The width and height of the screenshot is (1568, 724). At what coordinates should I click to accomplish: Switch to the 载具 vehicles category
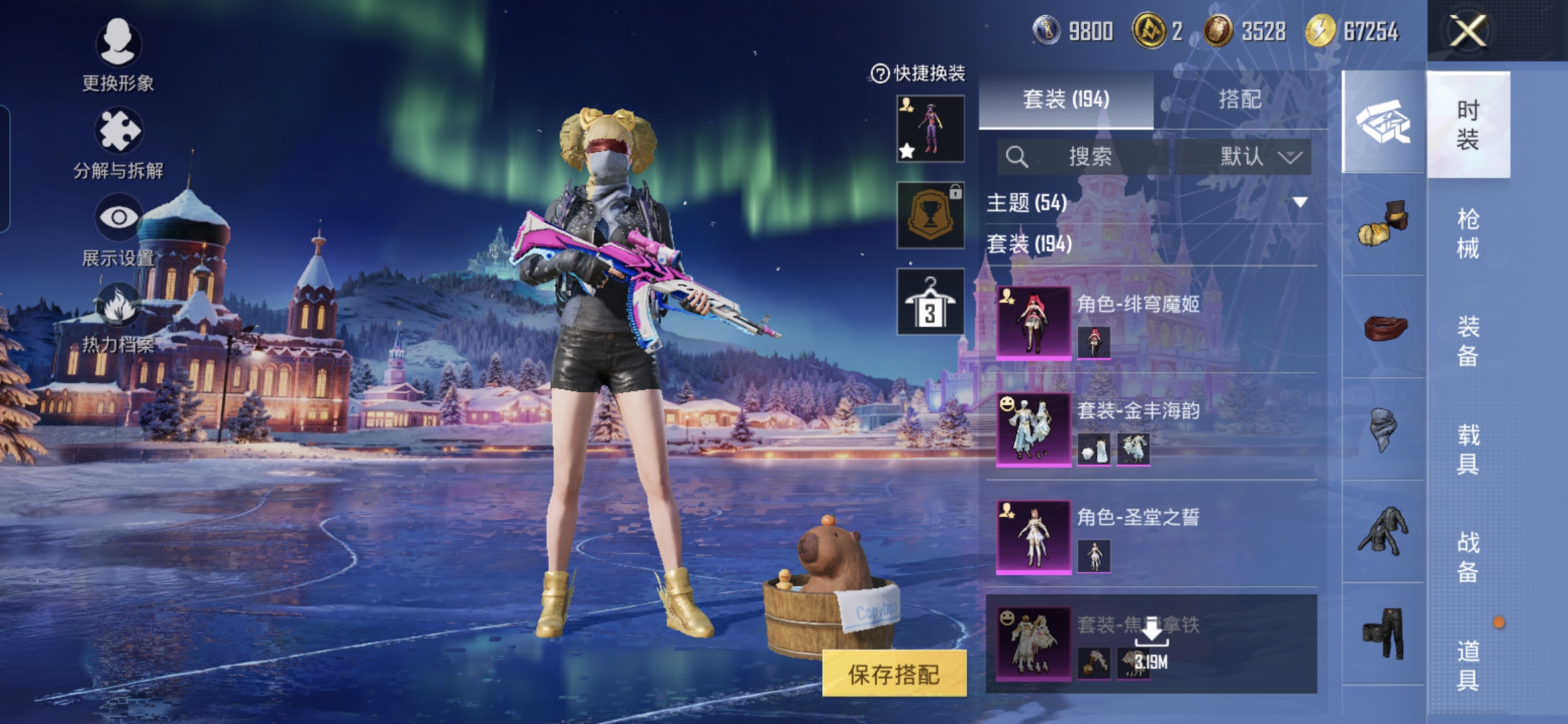1467,449
